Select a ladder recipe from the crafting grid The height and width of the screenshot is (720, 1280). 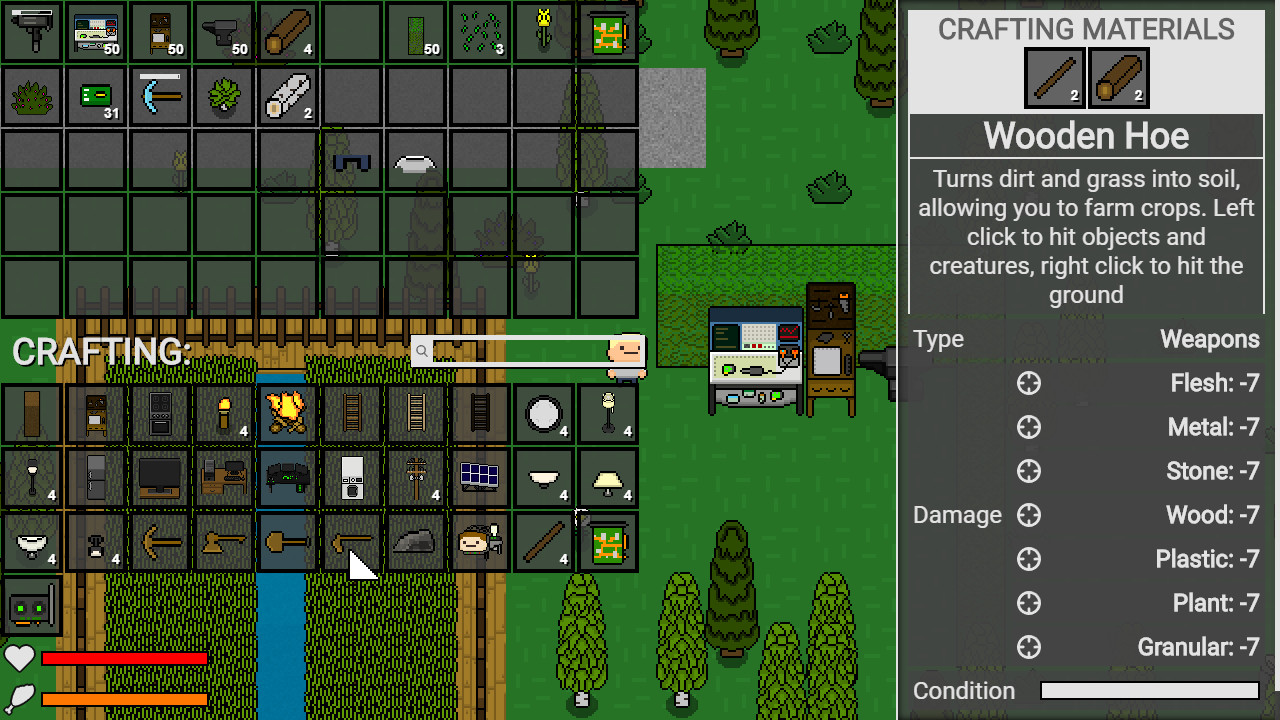(x=352, y=414)
